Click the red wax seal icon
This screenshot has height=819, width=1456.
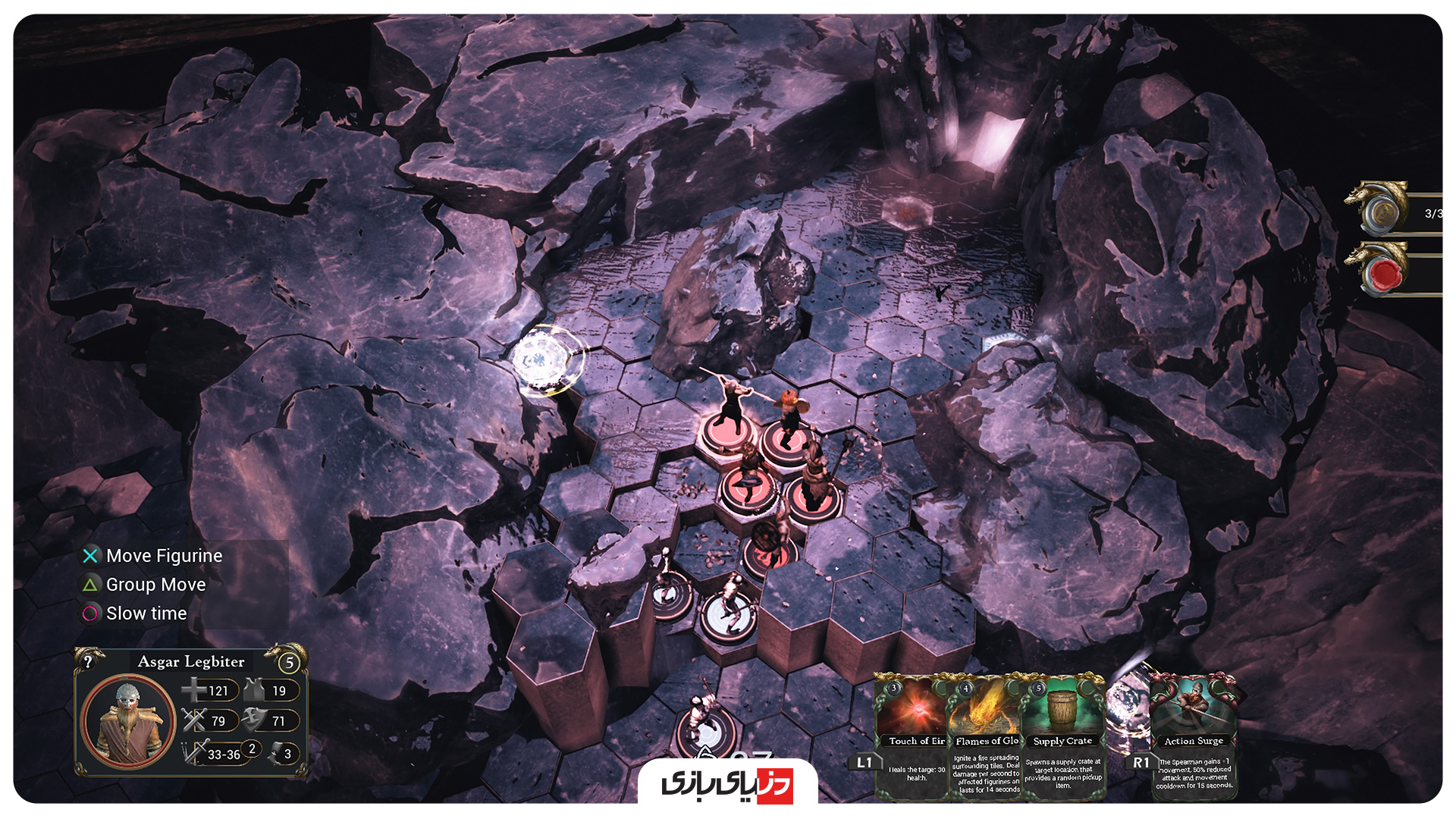tap(1385, 273)
